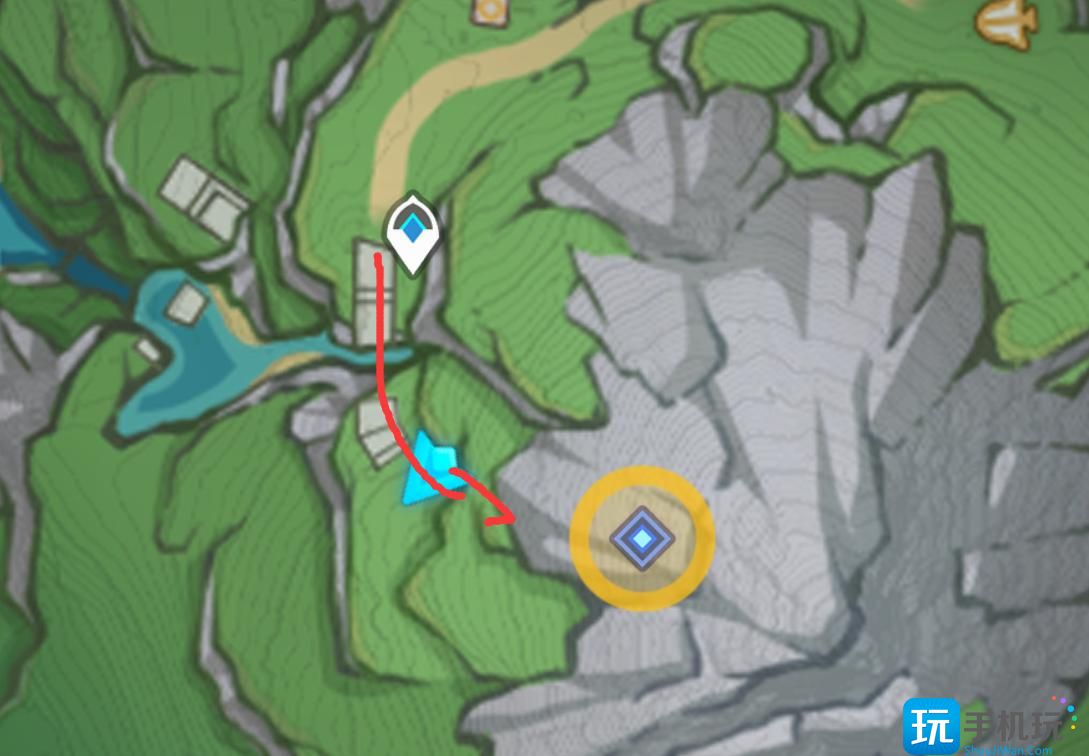Select the white teleport waypoint pin

point(412,233)
